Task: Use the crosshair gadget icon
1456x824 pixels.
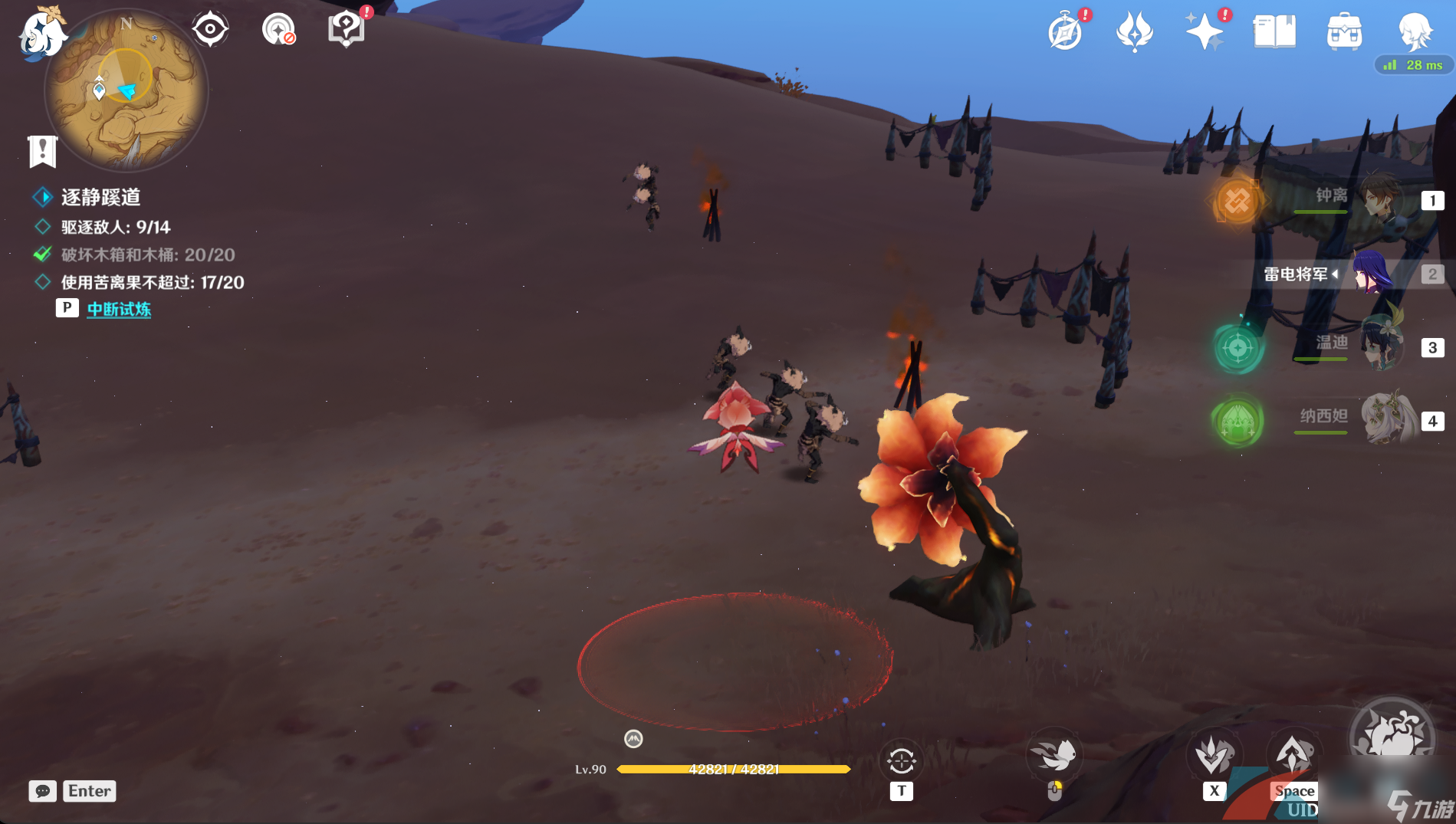Action: 902,761
